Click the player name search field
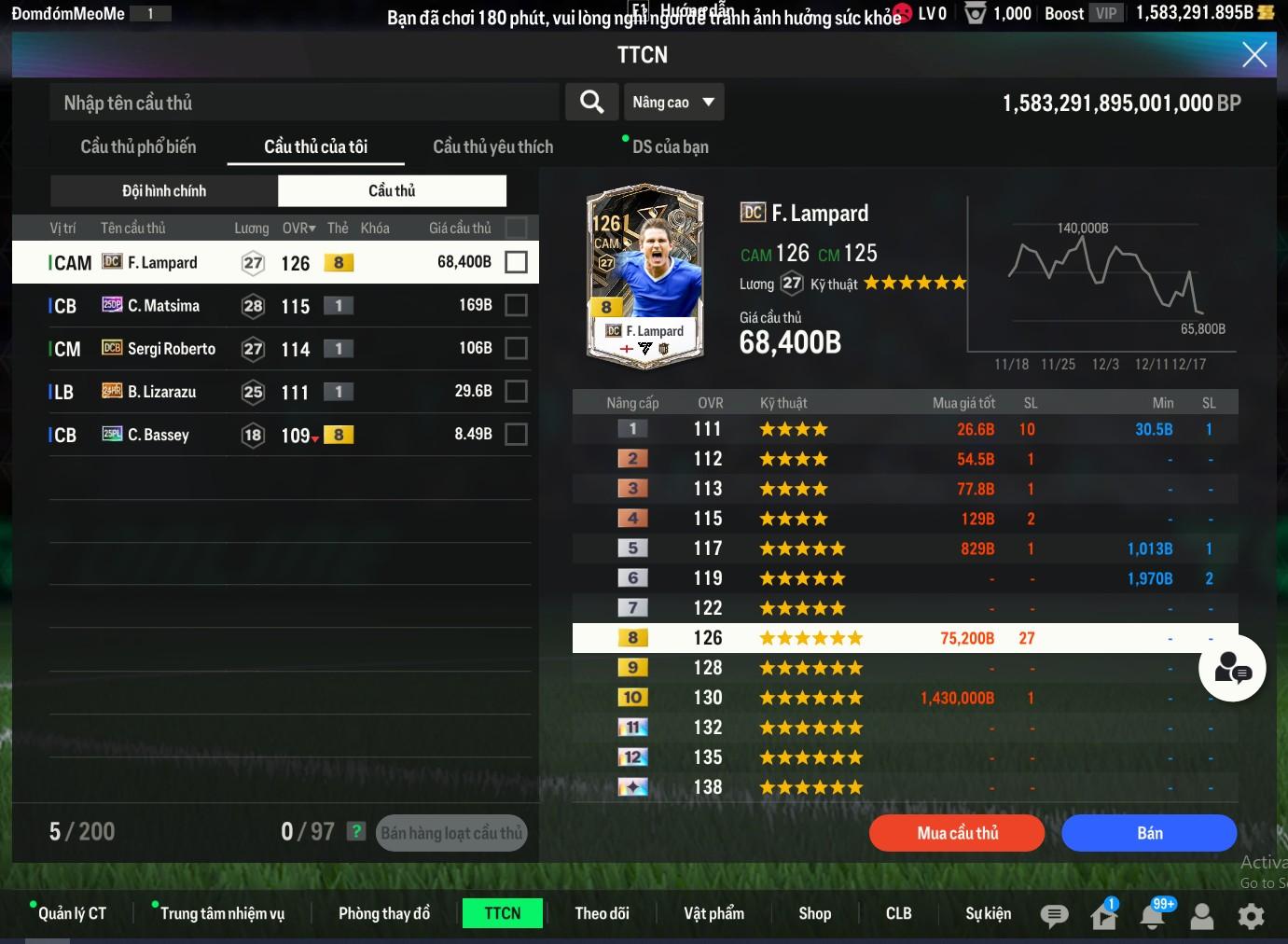 (x=303, y=103)
